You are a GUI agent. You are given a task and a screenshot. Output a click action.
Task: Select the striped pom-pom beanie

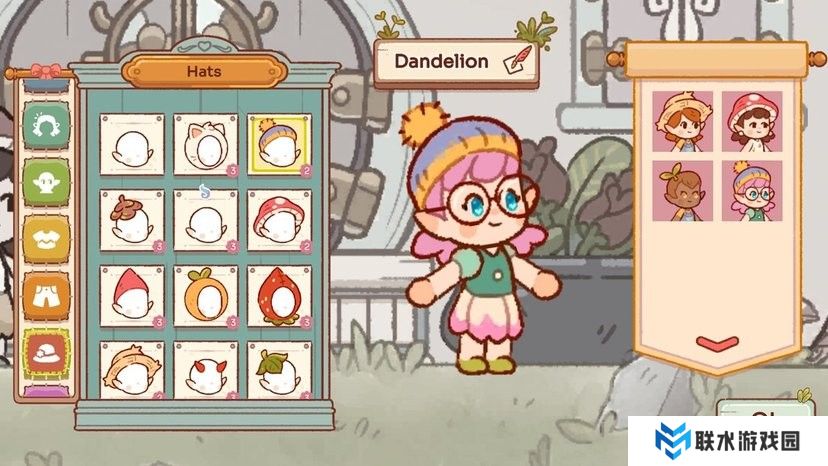point(279,145)
